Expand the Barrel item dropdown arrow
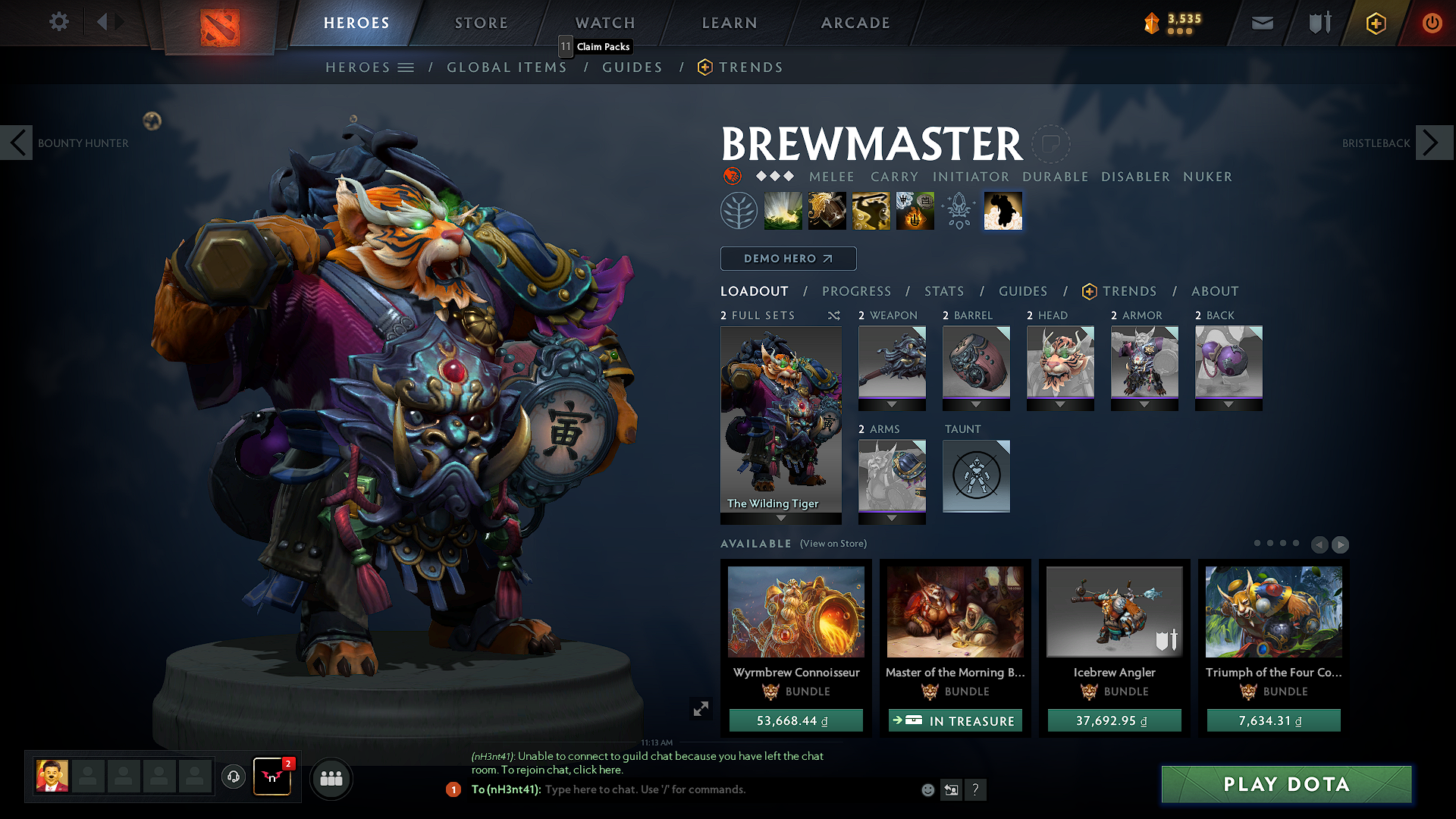The image size is (1456, 819). 976,404
